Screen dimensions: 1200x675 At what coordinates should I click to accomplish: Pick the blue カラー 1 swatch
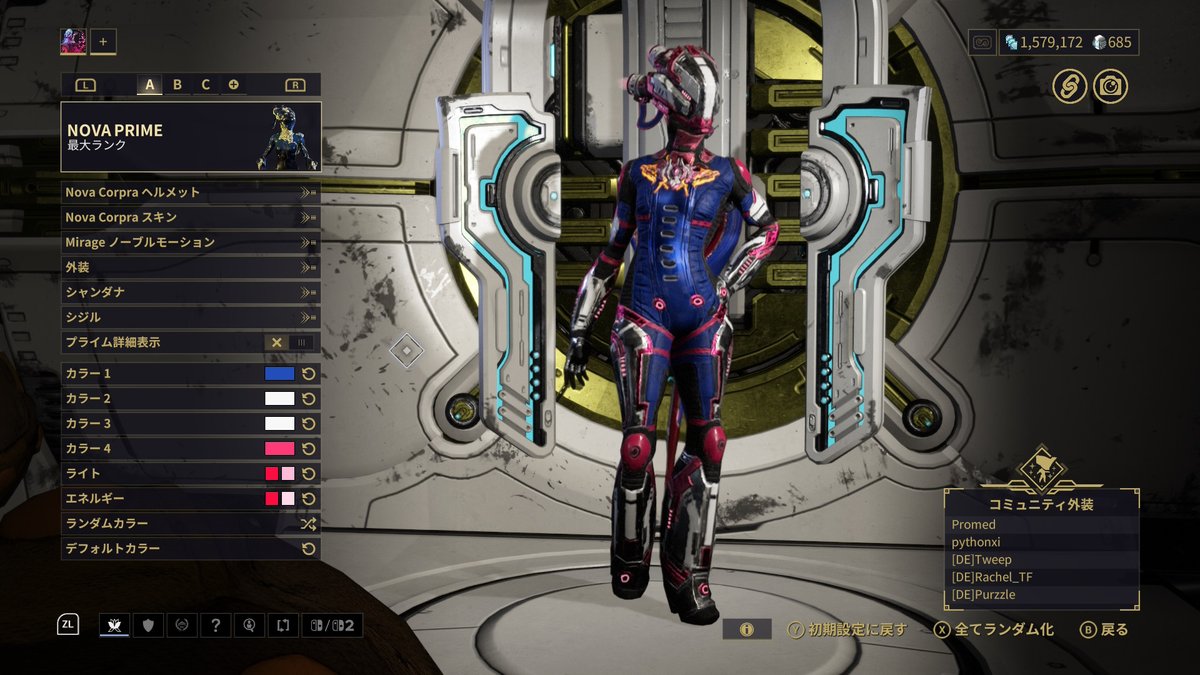[x=279, y=373]
